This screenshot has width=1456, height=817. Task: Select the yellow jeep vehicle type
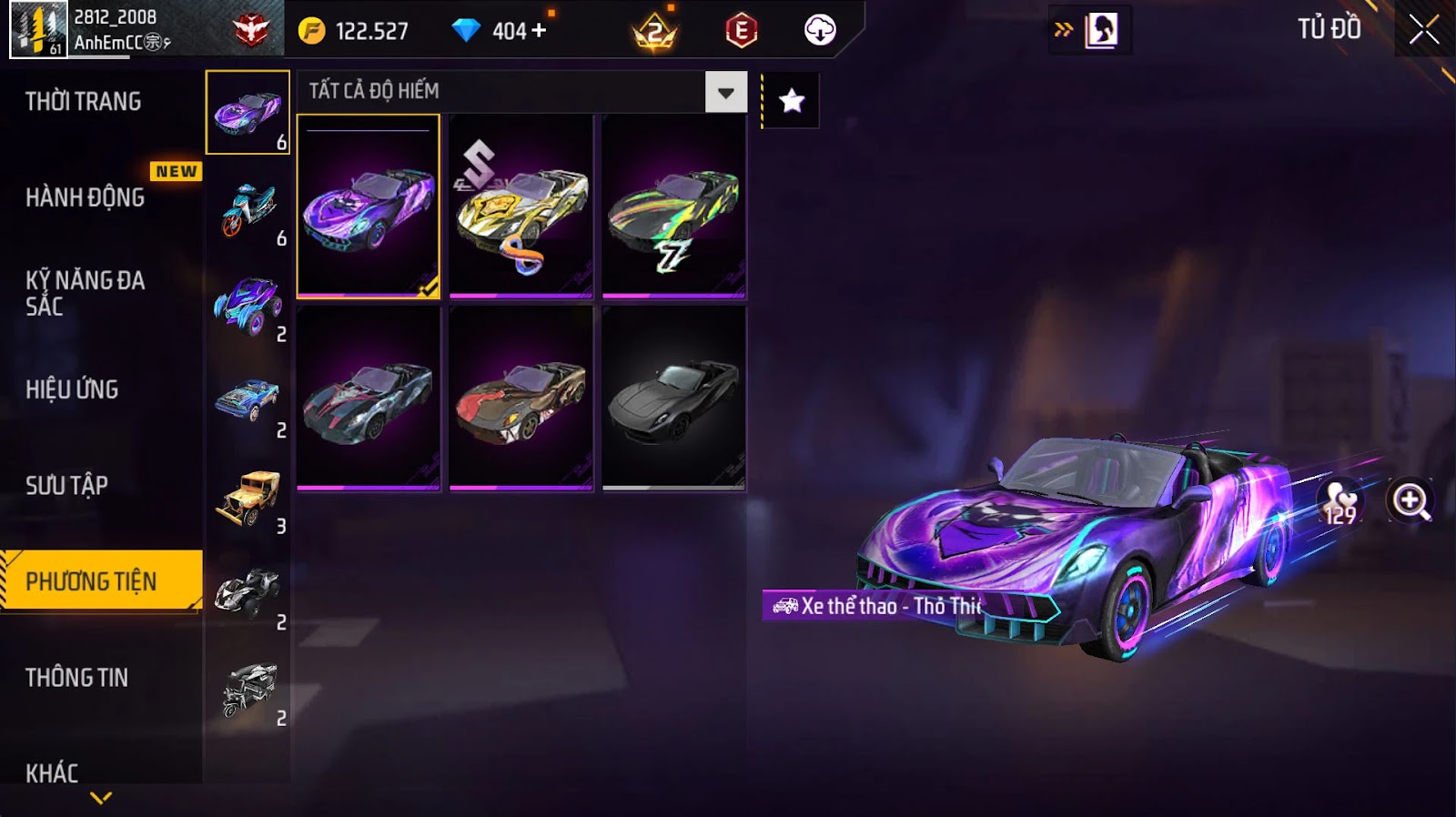click(248, 496)
